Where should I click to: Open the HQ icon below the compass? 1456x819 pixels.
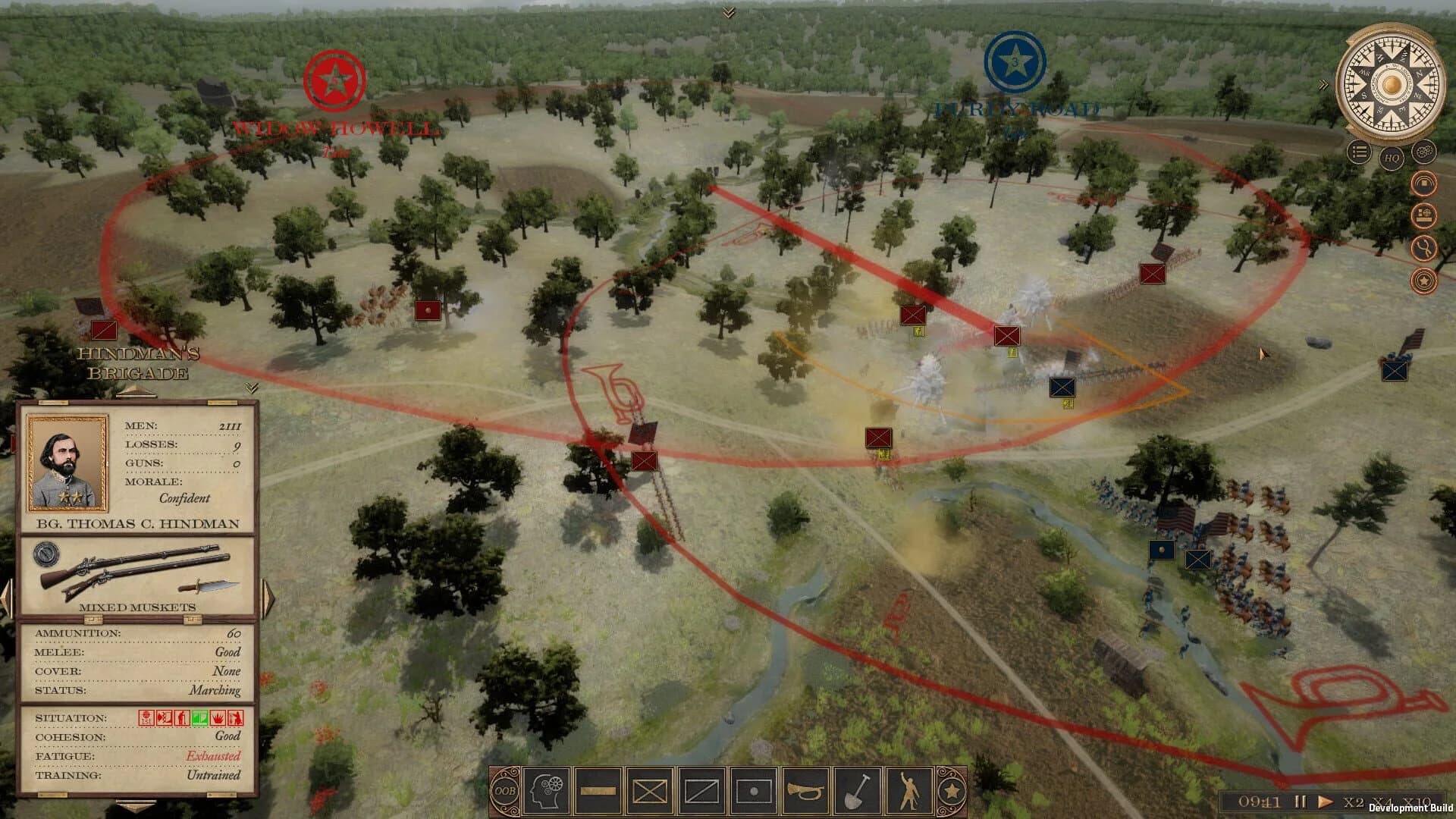(1391, 158)
